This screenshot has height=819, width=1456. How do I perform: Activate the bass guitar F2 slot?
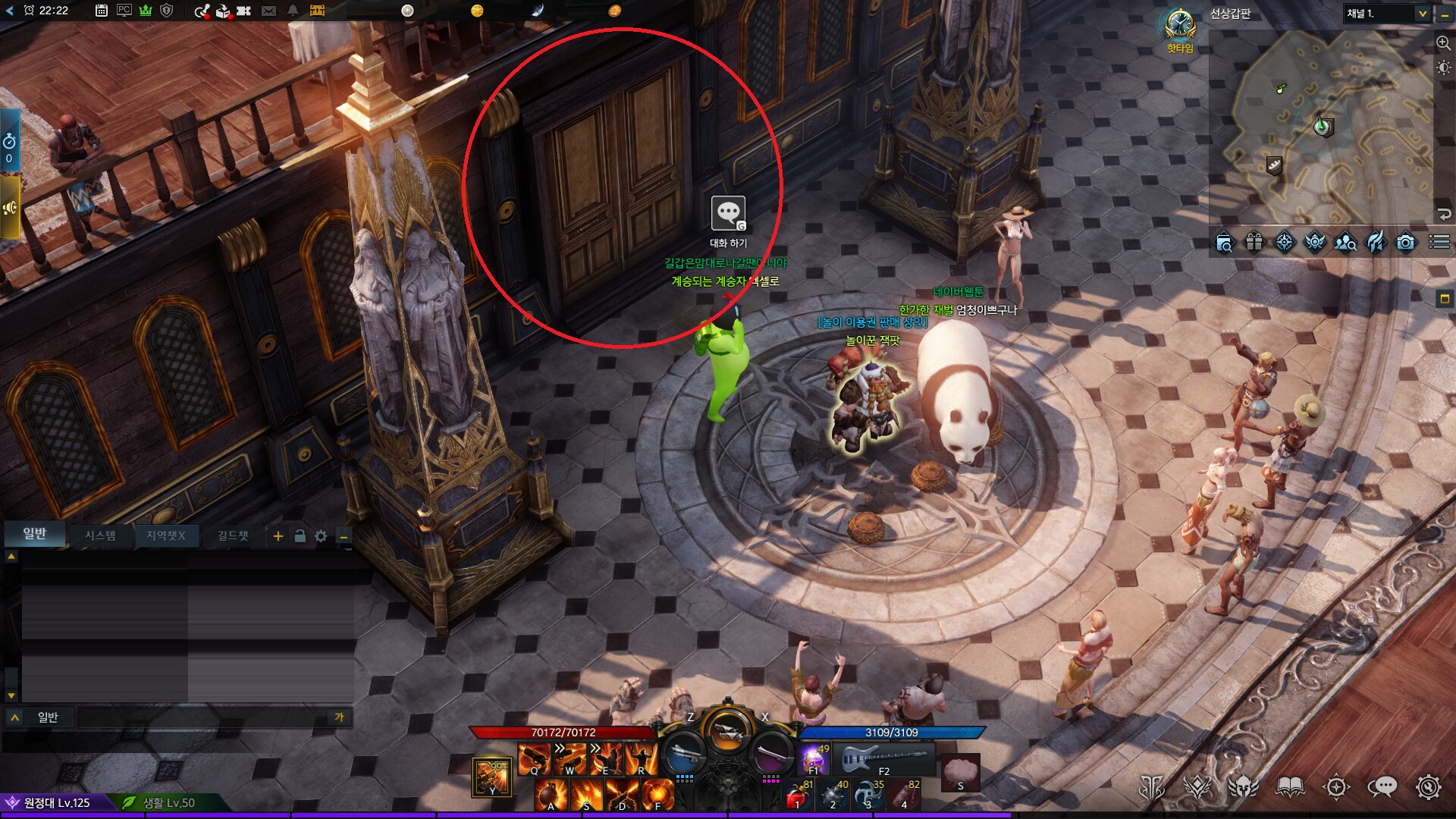(x=884, y=758)
